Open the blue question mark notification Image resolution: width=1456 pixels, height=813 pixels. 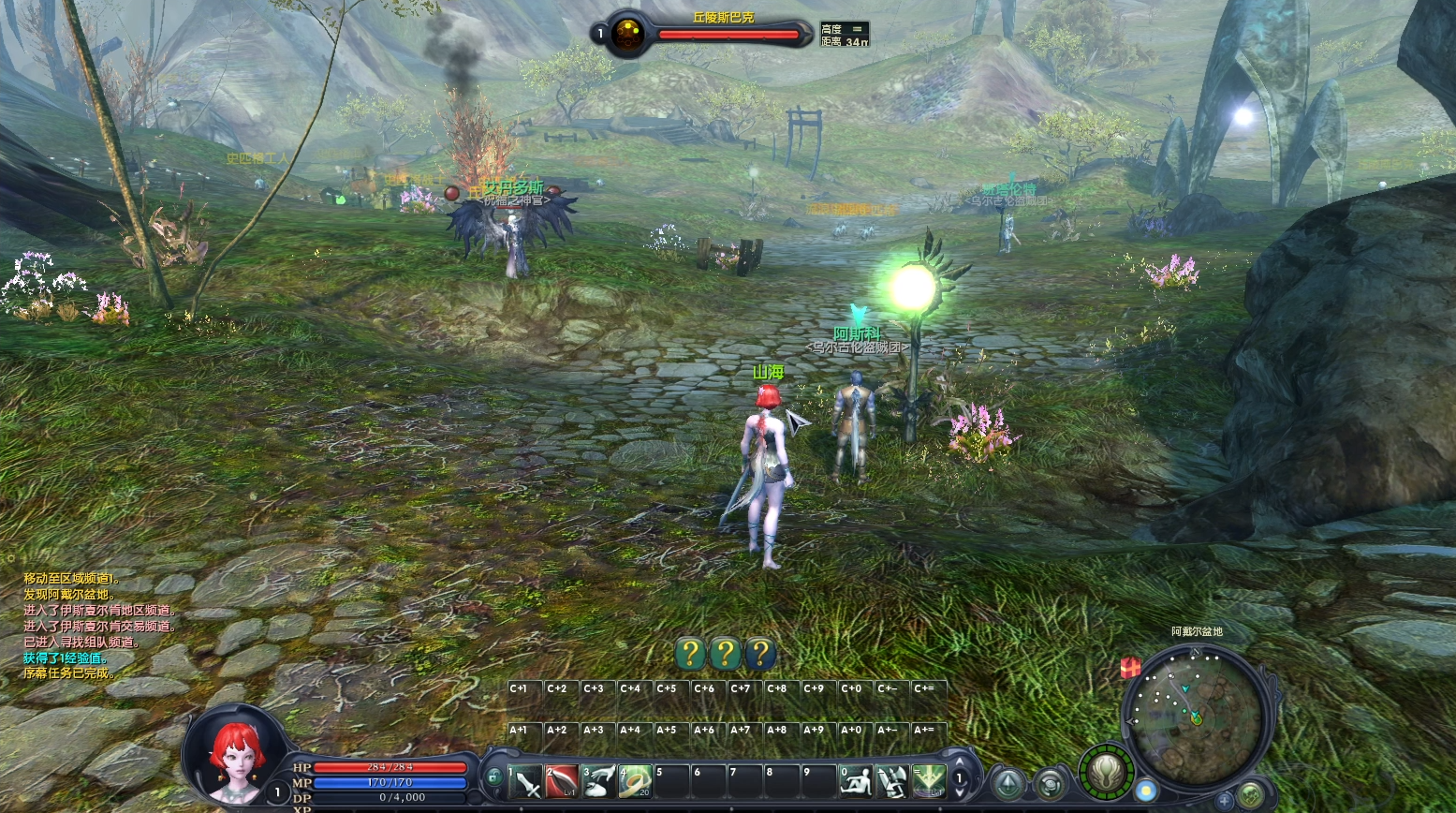(759, 653)
